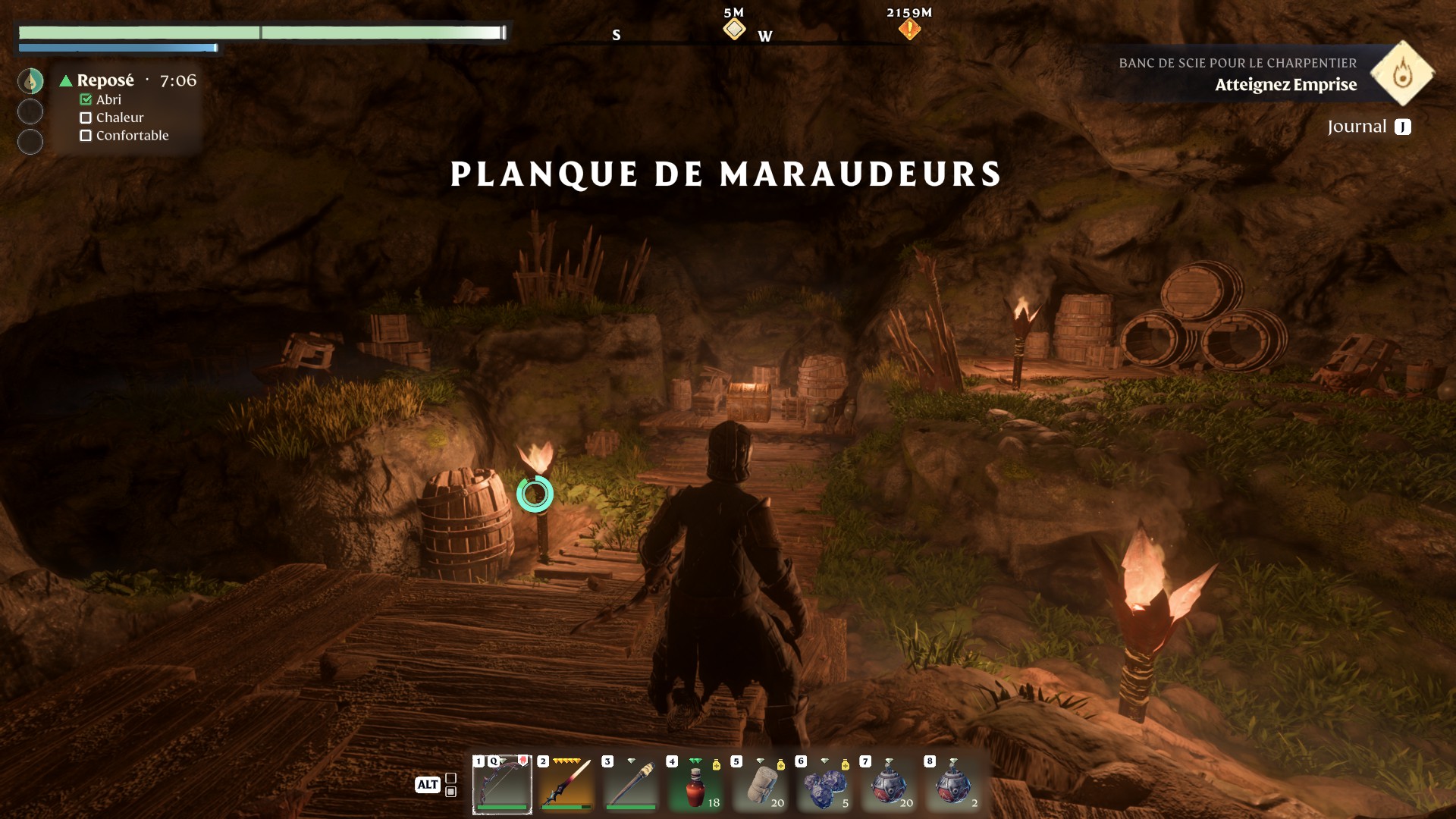
Task: Click the Reposé rested buff icon
Action: [x=30, y=81]
